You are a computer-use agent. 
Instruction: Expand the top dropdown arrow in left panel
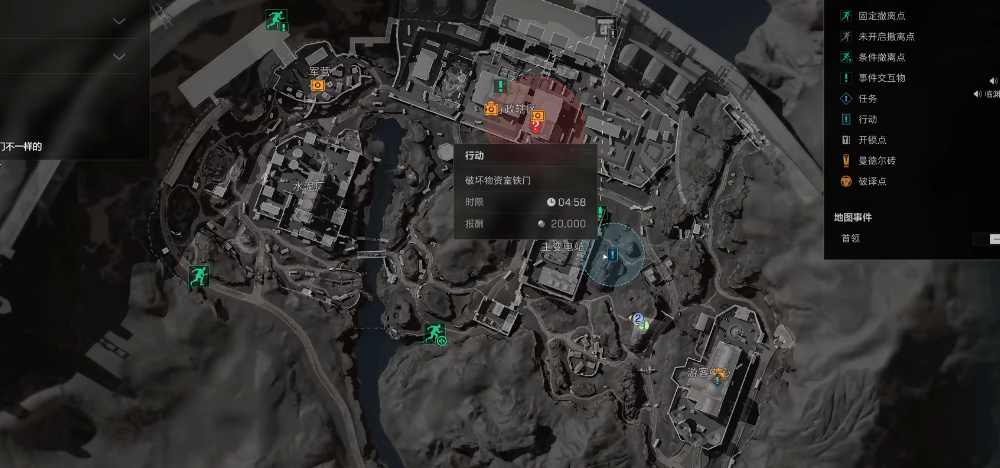[119, 20]
